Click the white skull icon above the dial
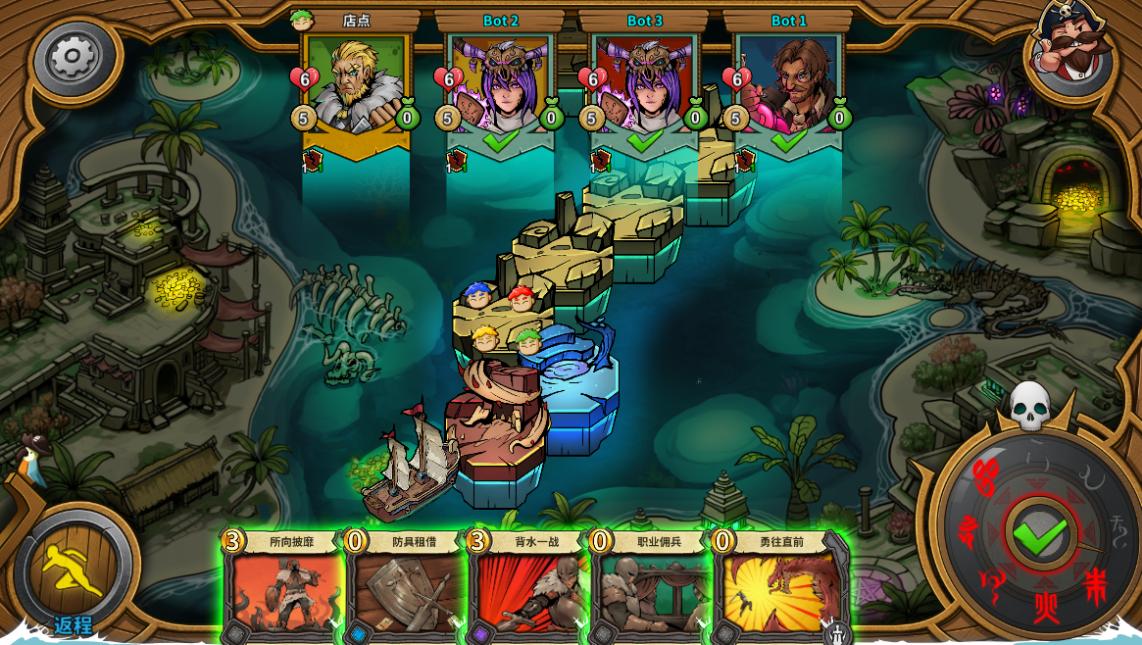The width and height of the screenshot is (1142, 645). [1029, 406]
